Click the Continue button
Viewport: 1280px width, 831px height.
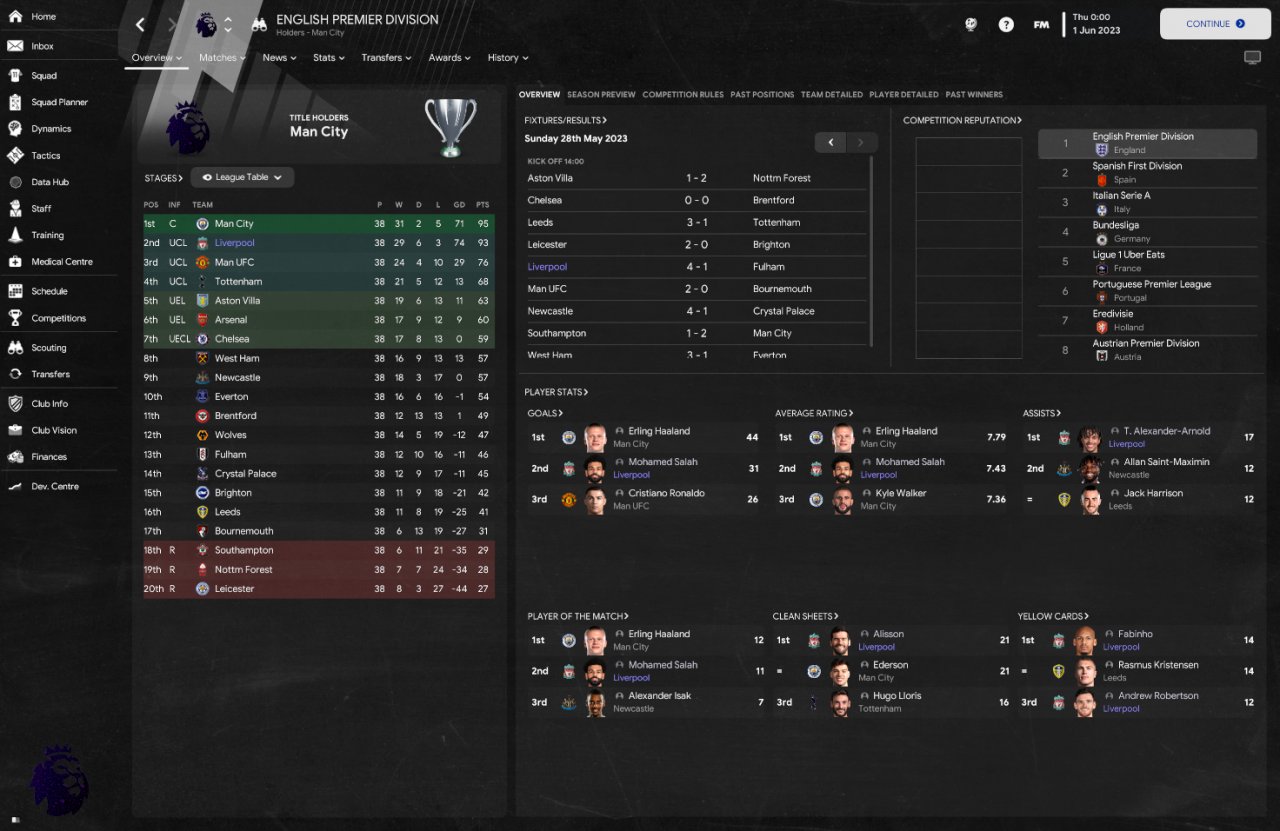coord(1214,24)
